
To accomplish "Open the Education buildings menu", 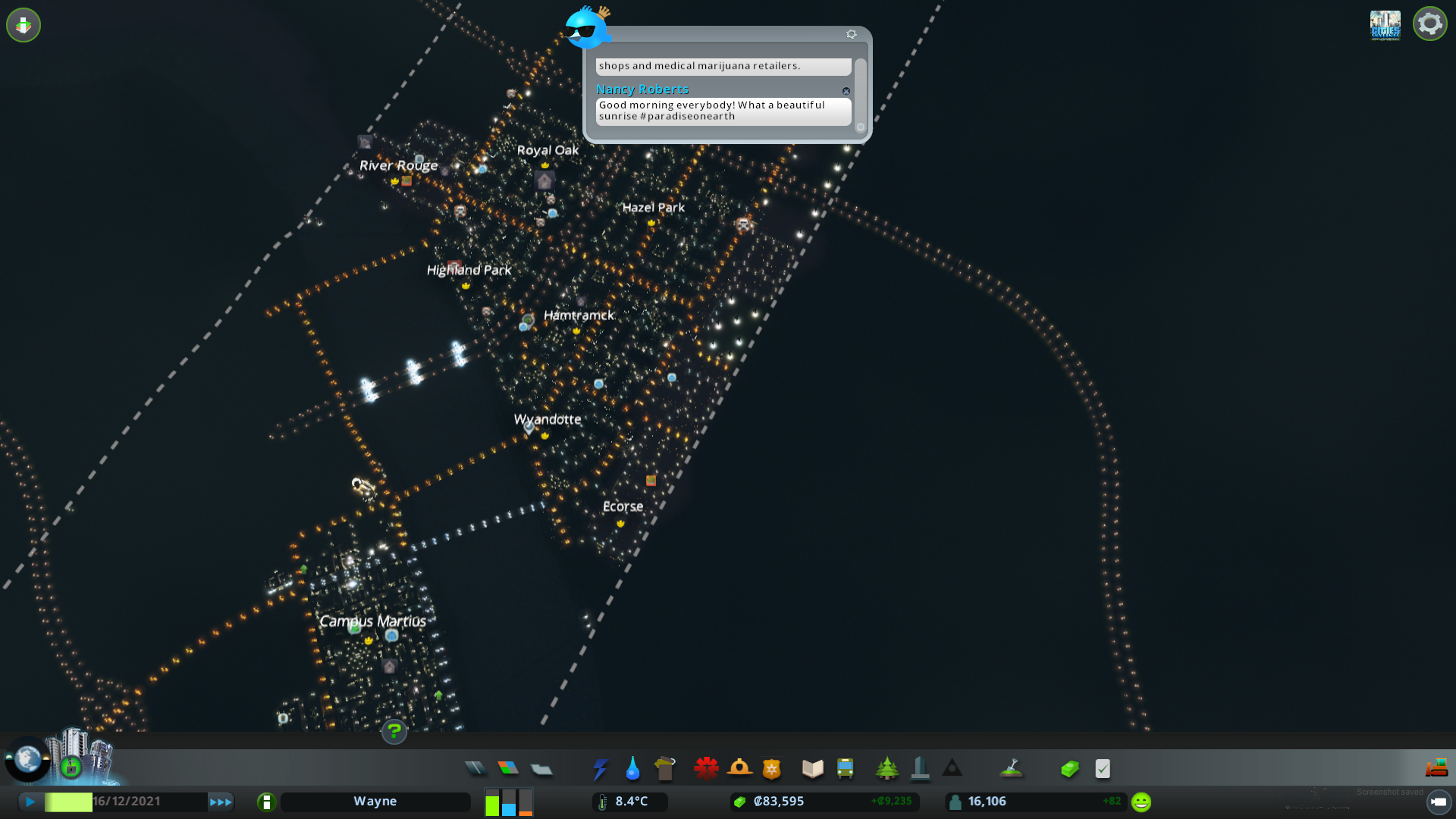I will coord(811,768).
